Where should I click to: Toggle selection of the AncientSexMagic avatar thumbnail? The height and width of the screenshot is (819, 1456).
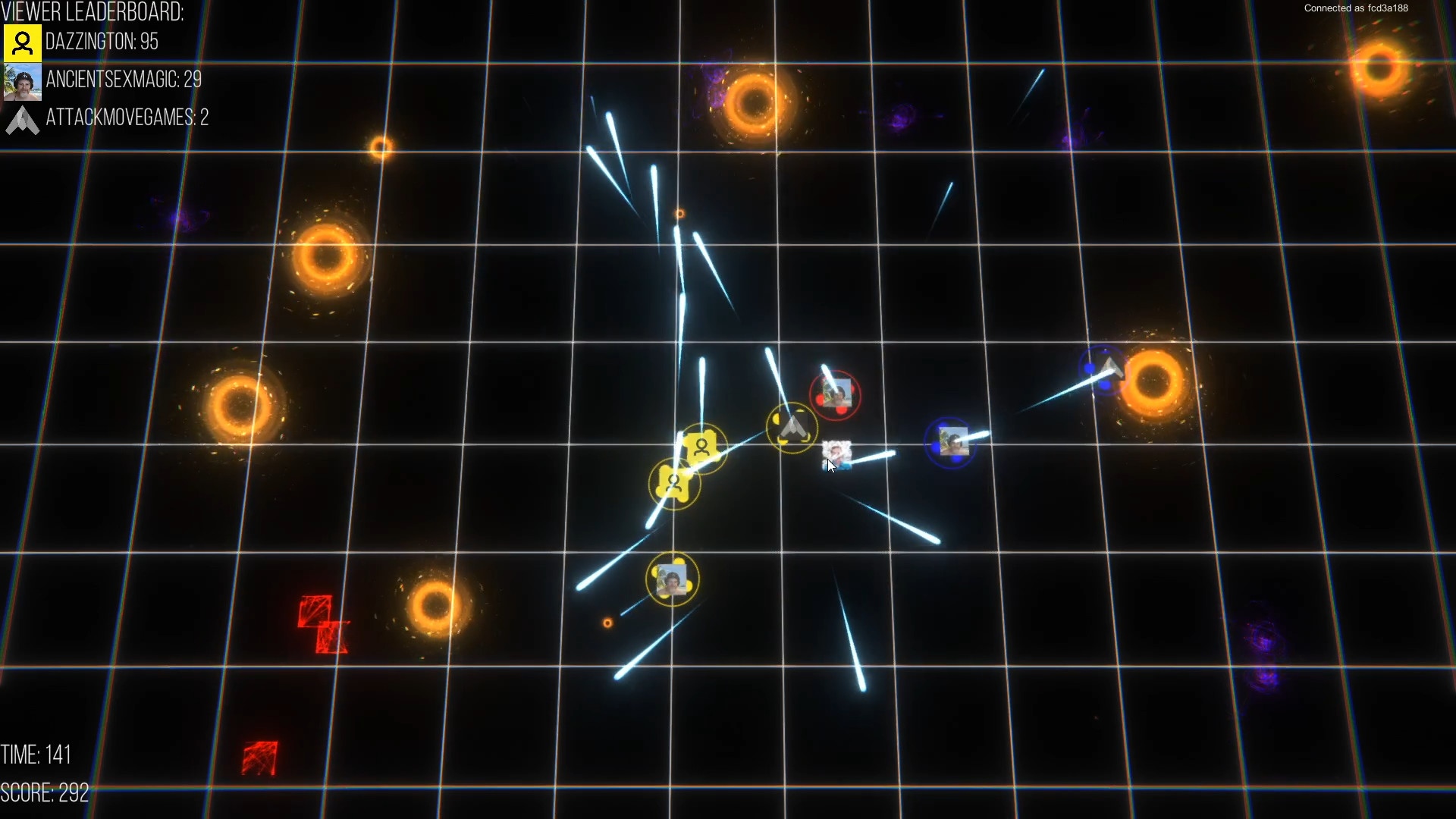[x=22, y=81]
